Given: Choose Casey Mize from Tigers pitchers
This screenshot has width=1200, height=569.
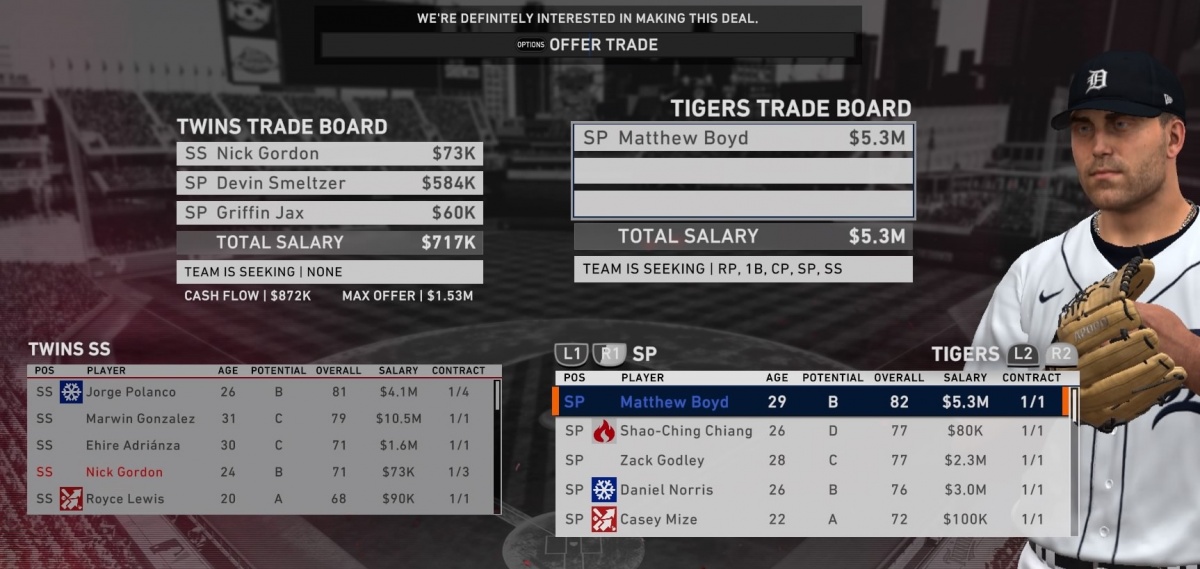Looking at the screenshot, I should point(814,519).
